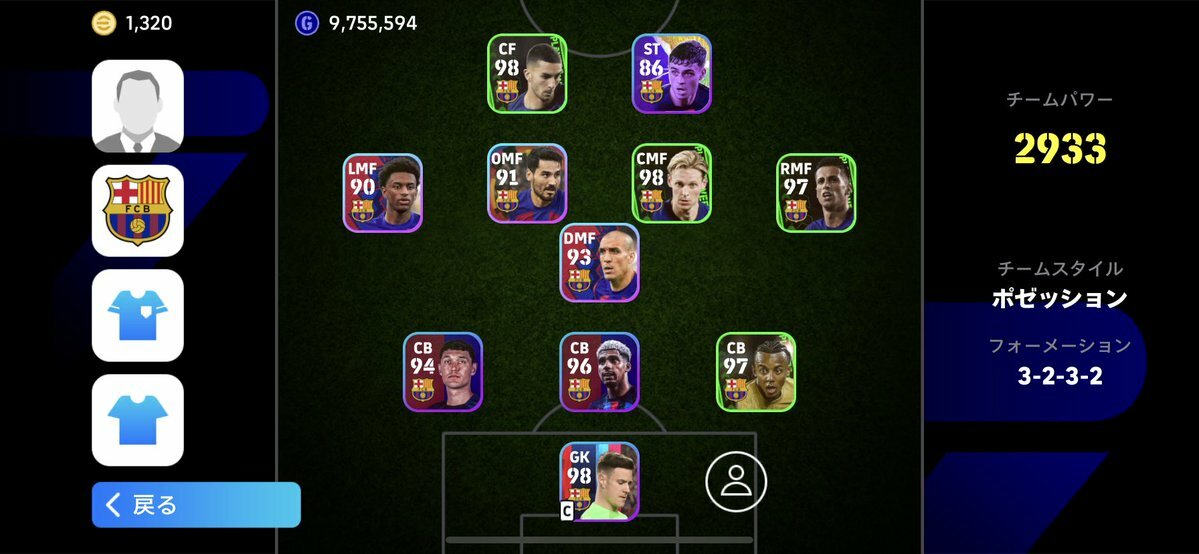Choose the CB 94 player card
This screenshot has height=554, width=1199.
point(443,372)
